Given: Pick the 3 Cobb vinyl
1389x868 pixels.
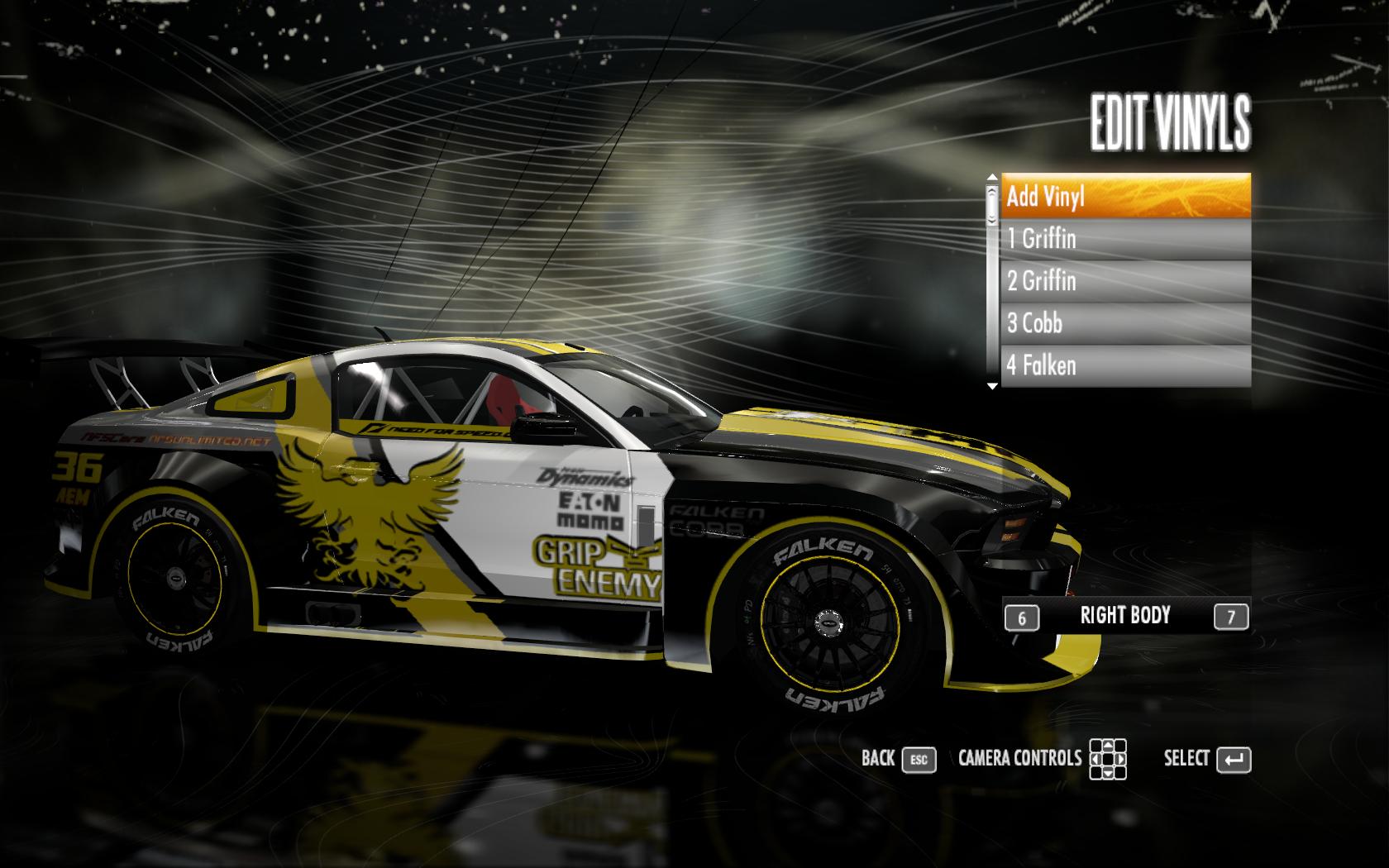Looking at the screenshot, I should coord(1124,323).
